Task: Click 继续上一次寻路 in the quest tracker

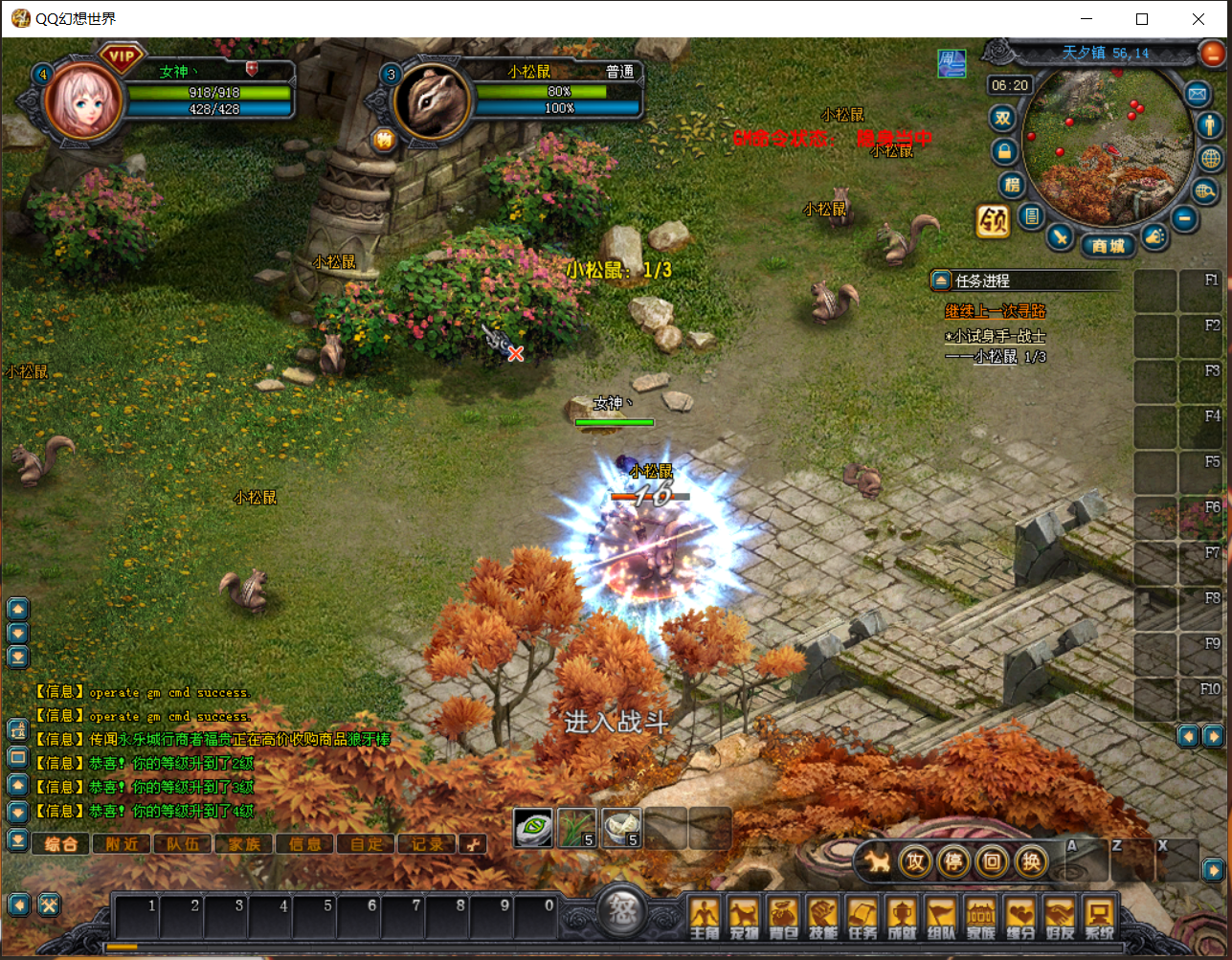Action: (995, 311)
